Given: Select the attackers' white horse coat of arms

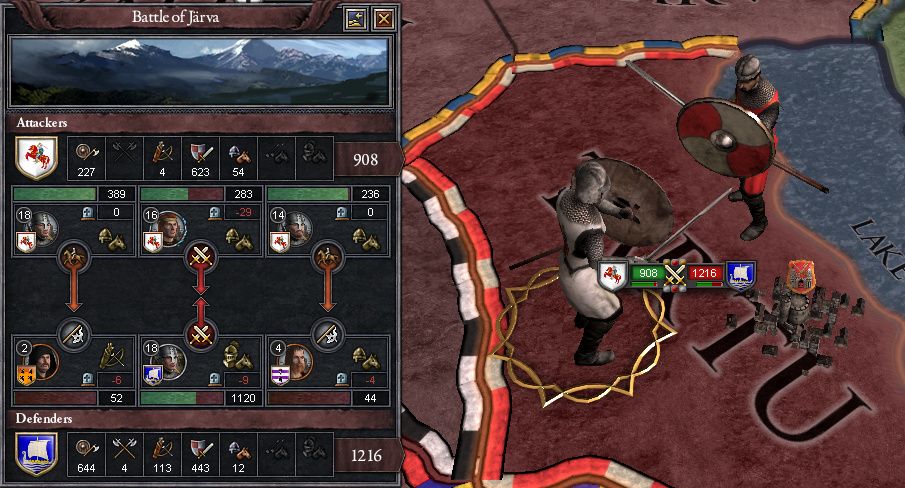Looking at the screenshot, I should pos(36,157).
